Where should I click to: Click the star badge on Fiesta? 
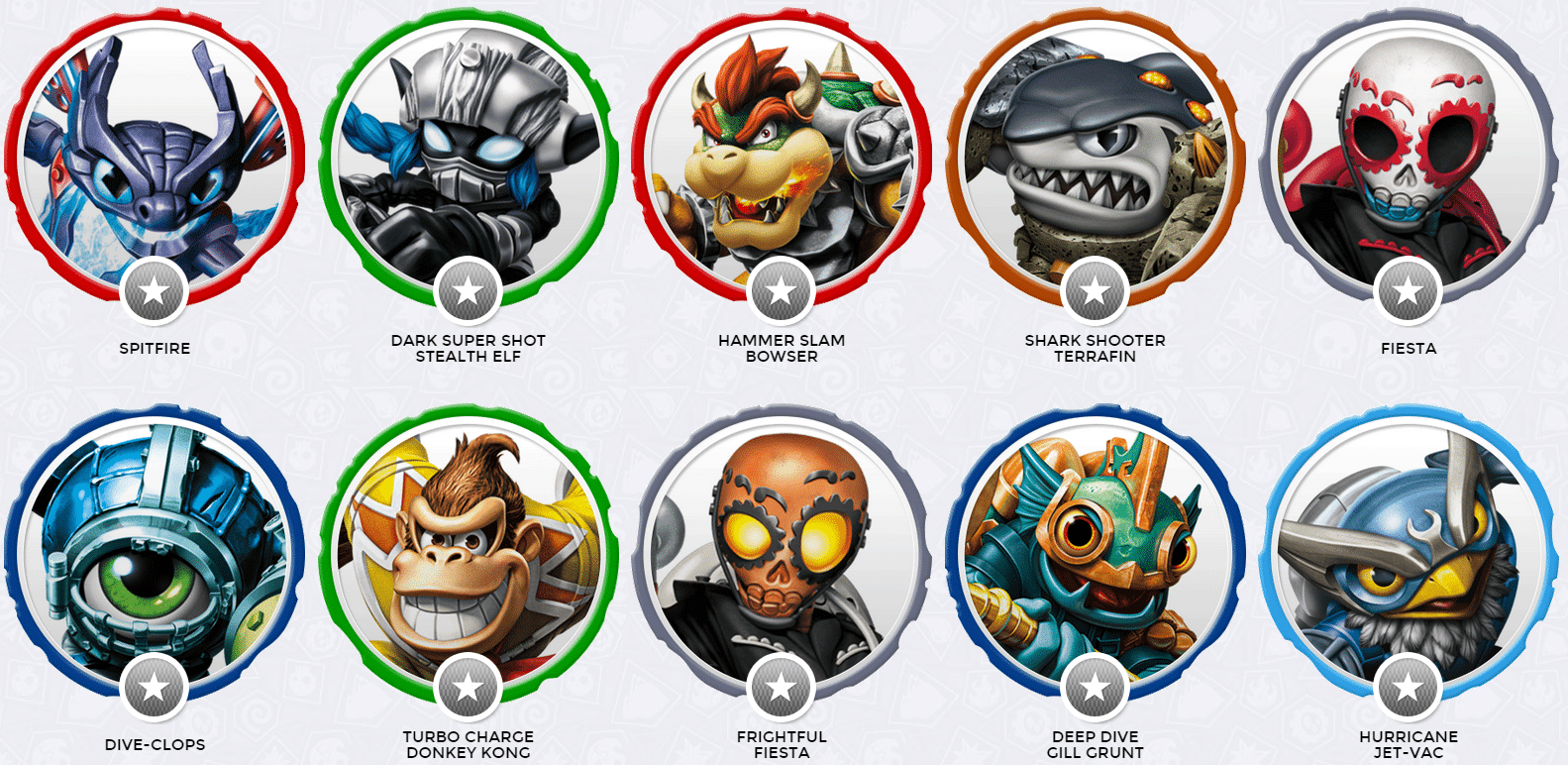1407,292
